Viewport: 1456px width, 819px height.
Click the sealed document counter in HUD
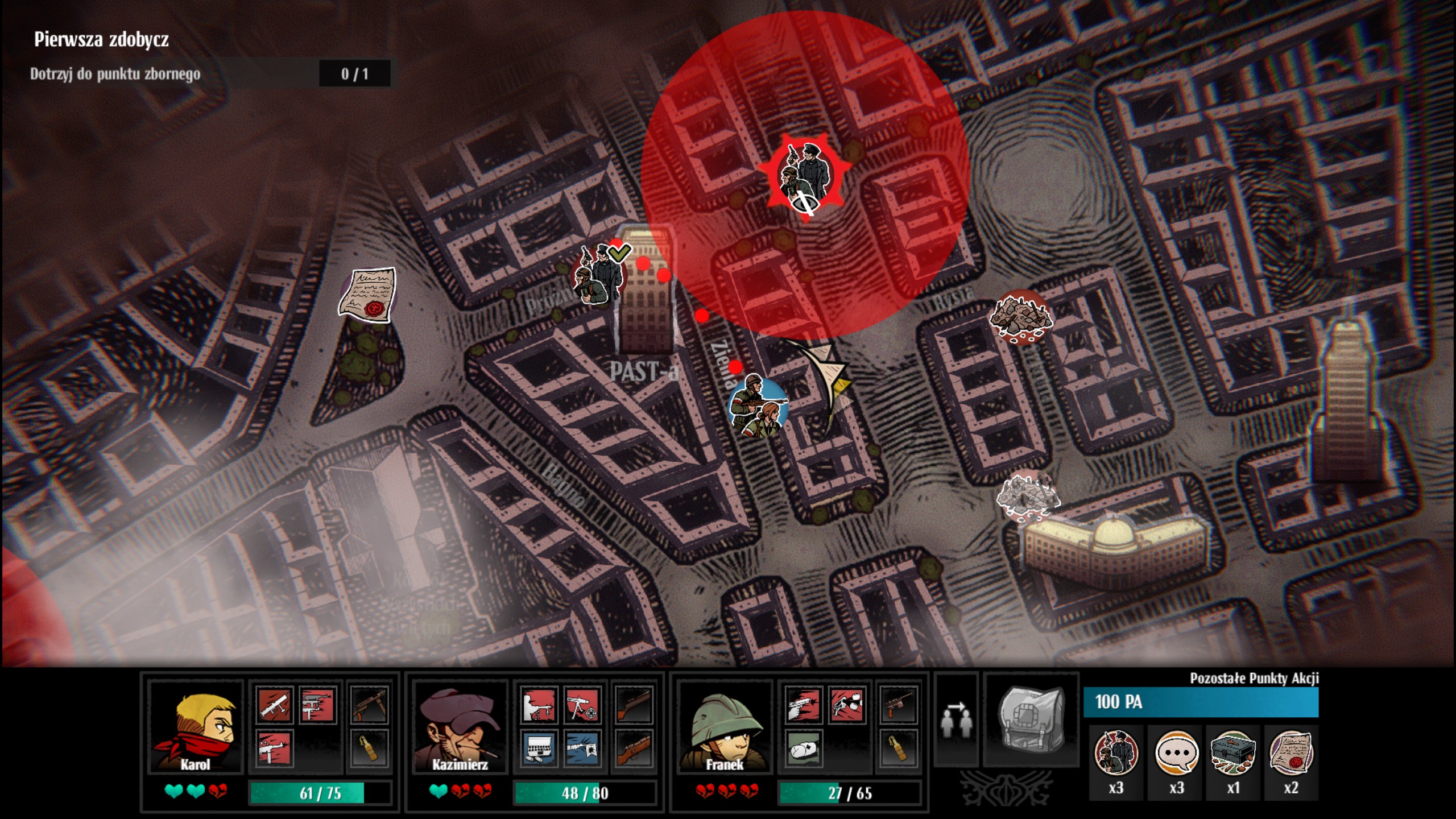coord(1291,754)
